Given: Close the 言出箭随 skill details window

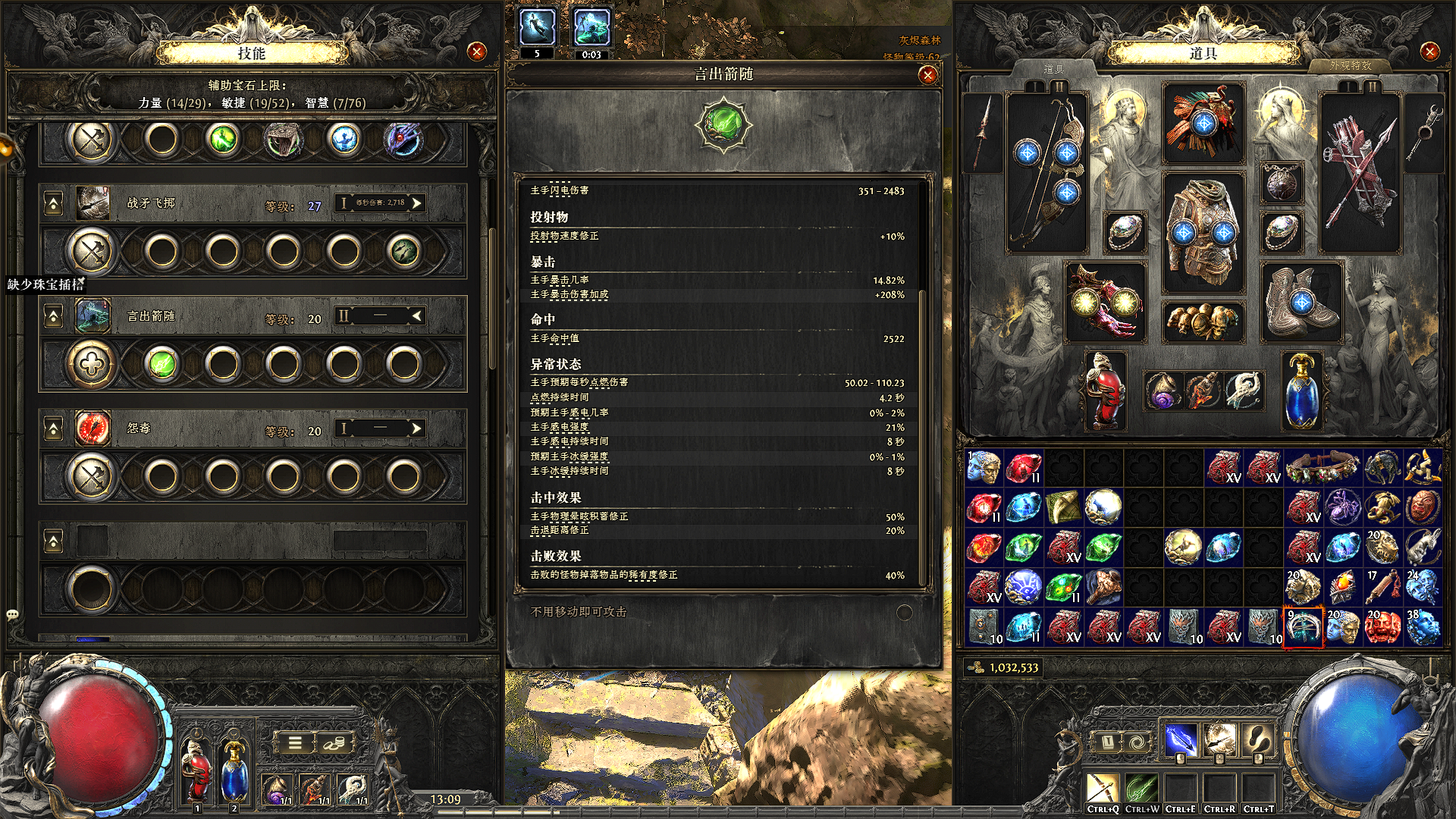Looking at the screenshot, I should tap(927, 75).
